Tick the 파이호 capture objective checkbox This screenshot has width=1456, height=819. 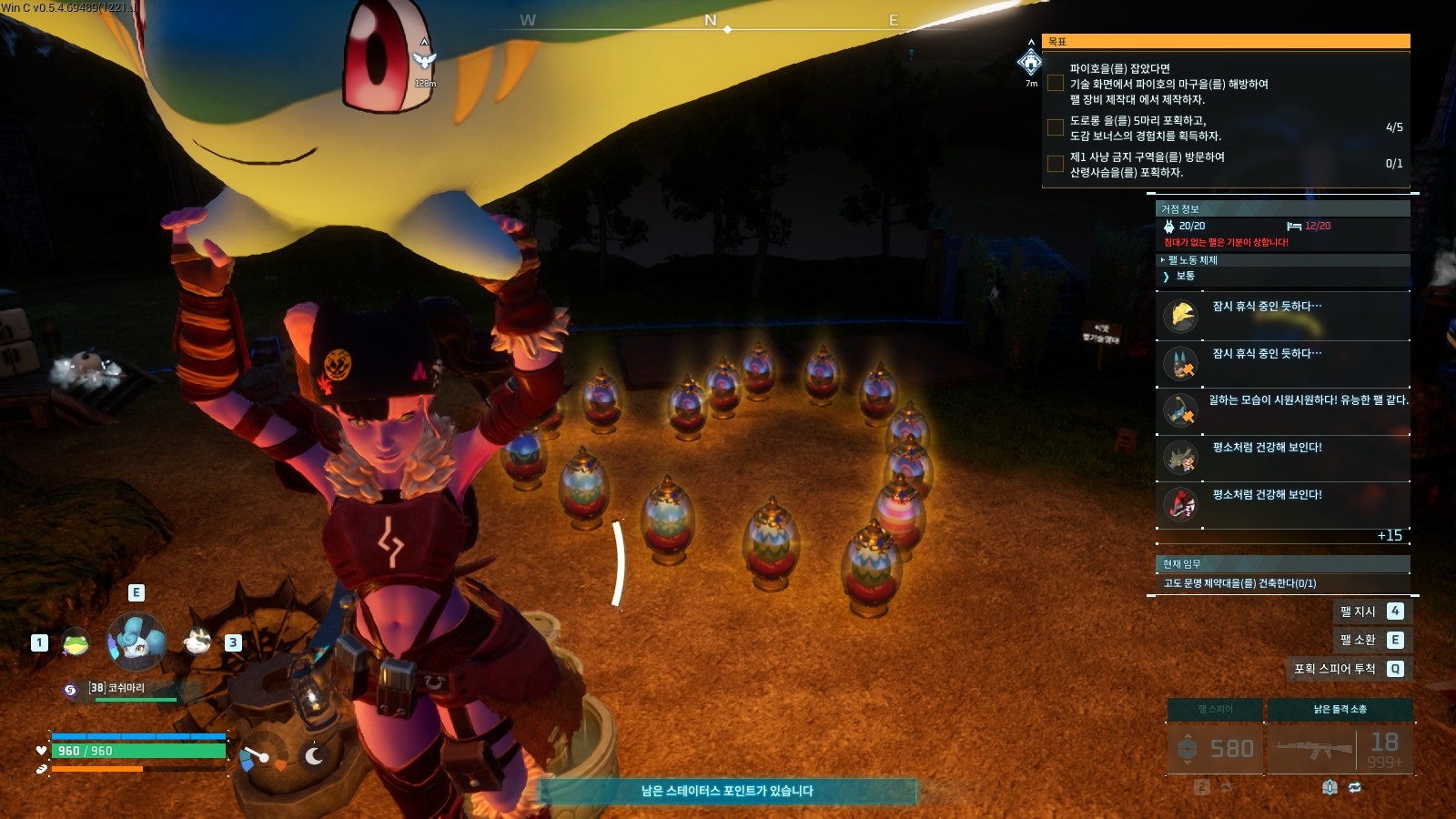tap(1056, 84)
